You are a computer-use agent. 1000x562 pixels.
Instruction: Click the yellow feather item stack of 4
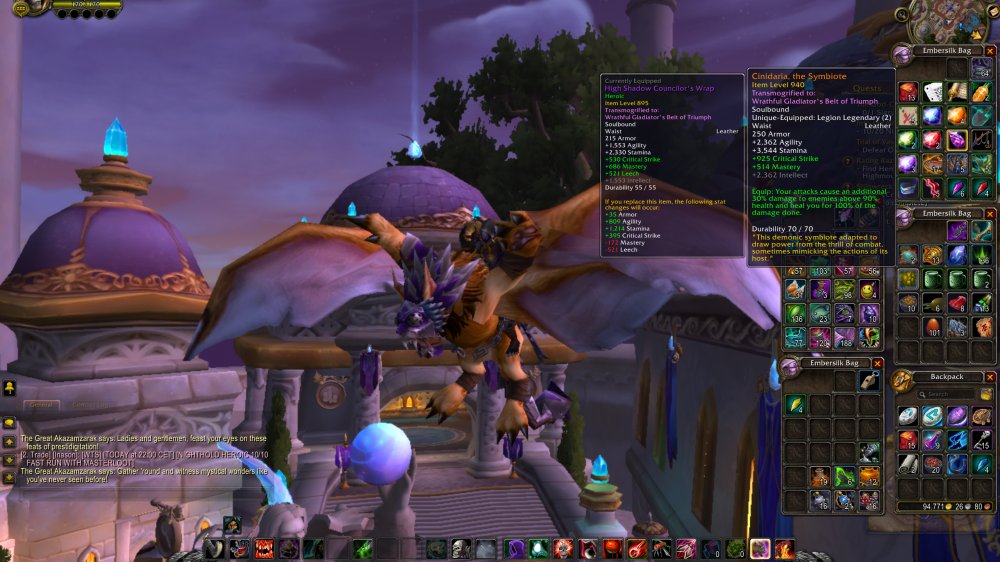coord(796,404)
